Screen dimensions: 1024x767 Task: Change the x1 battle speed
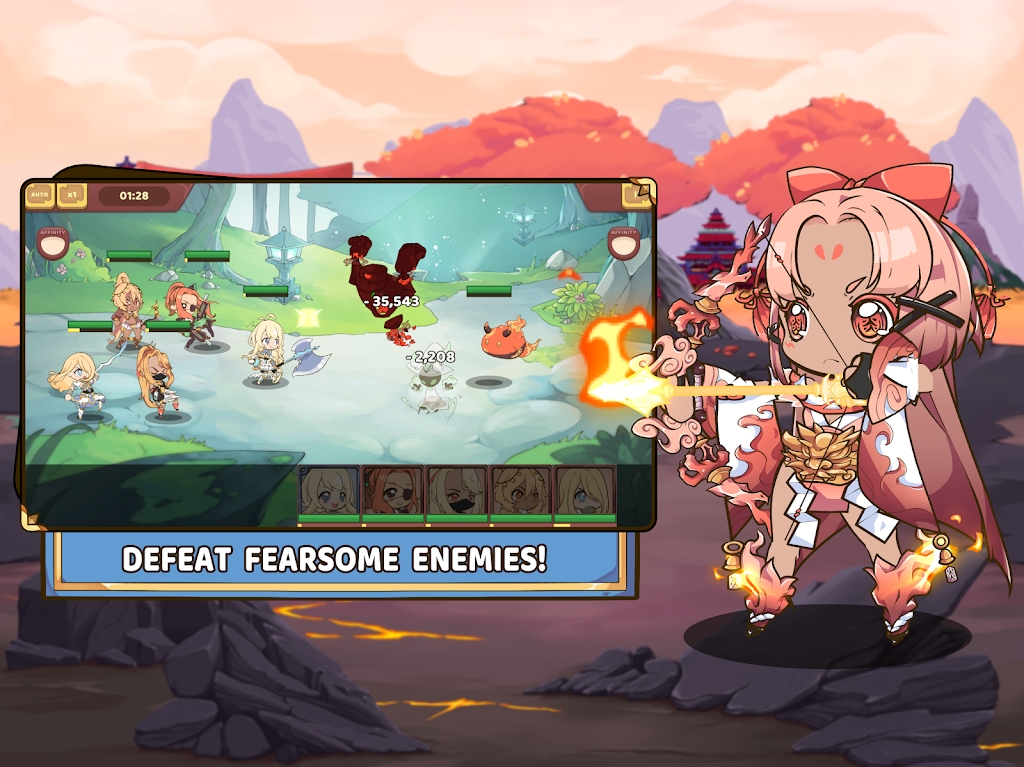pyautogui.click(x=71, y=194)
